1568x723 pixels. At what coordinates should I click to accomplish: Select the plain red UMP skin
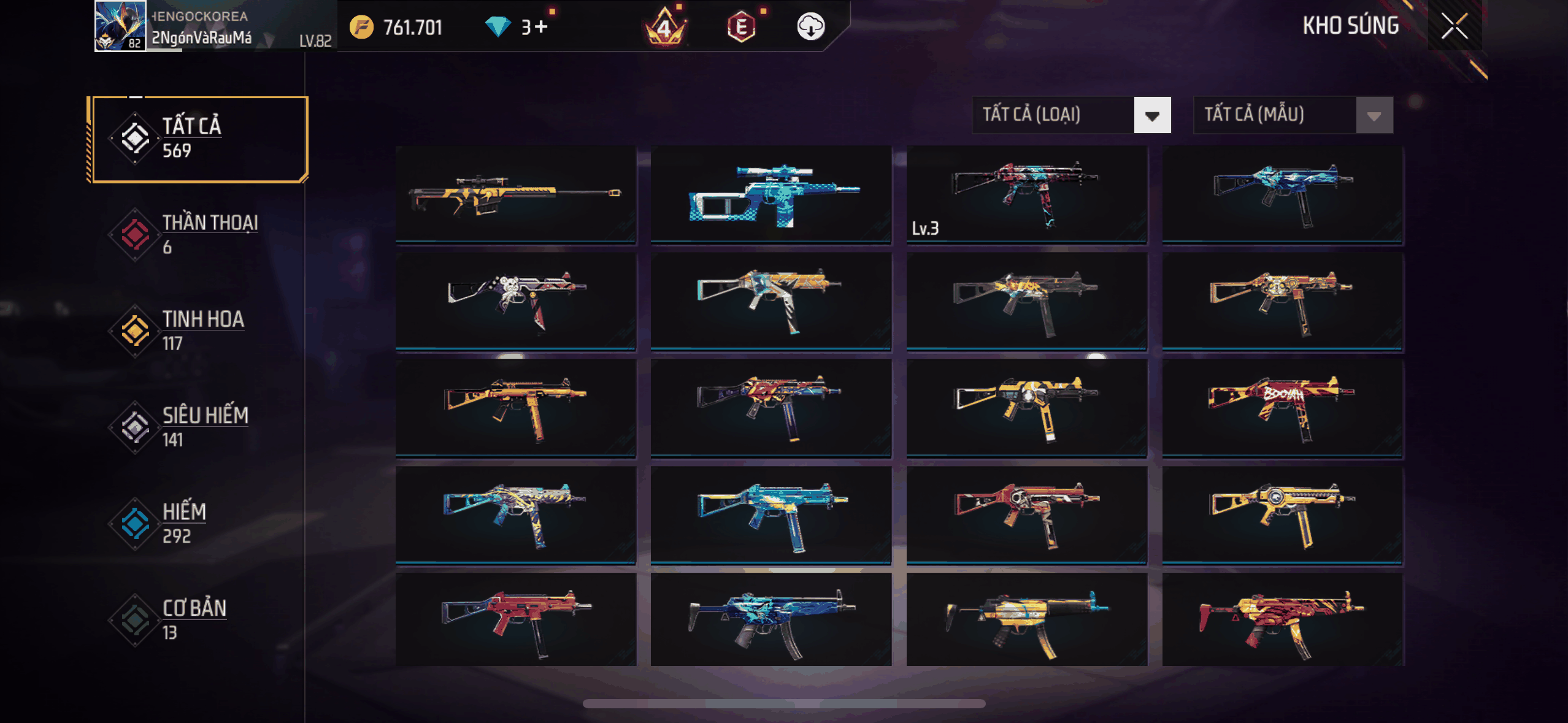coord(515,619)
